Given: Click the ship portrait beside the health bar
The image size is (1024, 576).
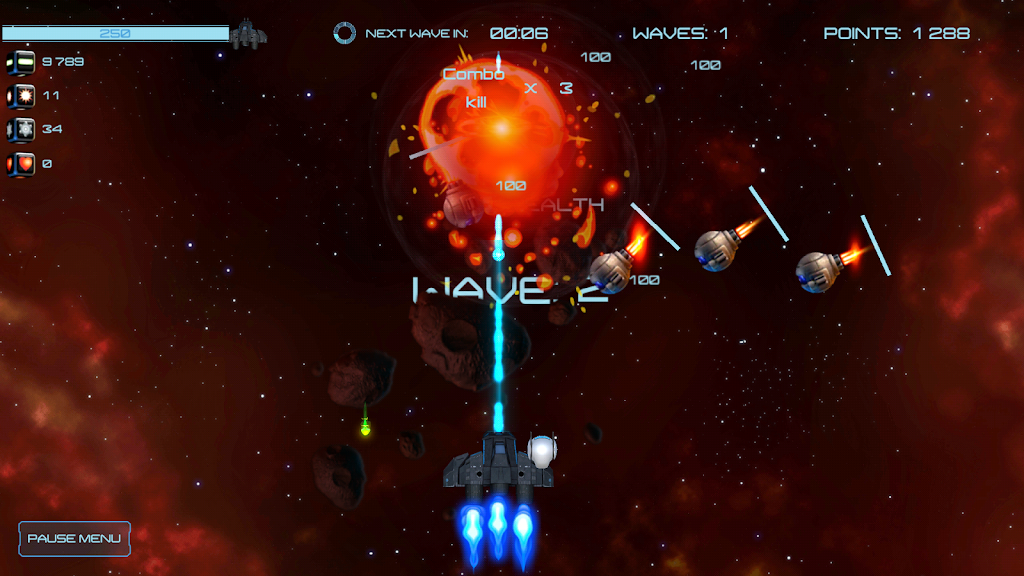Looking at the screenshot, I should 248,35.
